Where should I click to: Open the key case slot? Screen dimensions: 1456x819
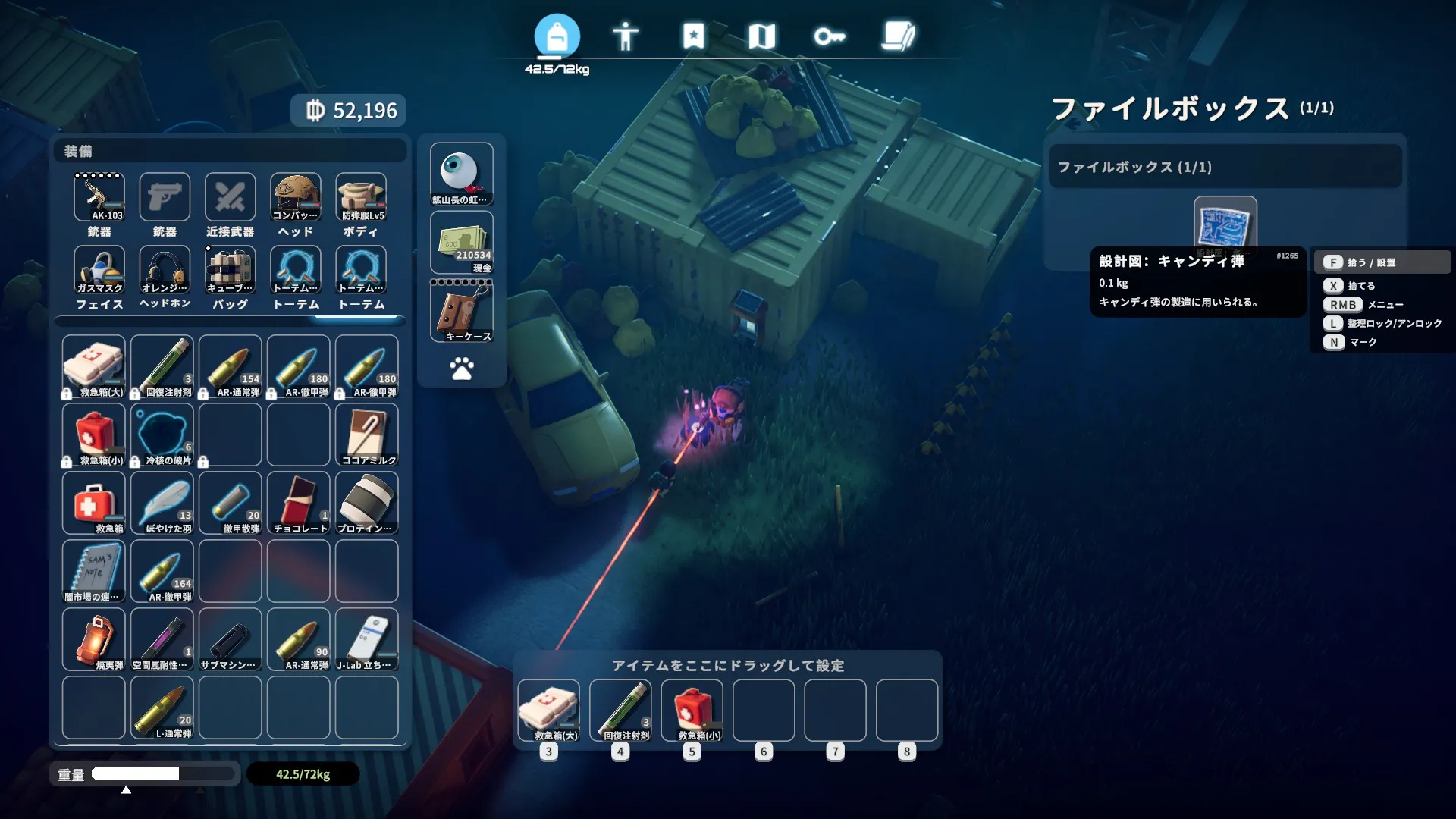[462, 312]
